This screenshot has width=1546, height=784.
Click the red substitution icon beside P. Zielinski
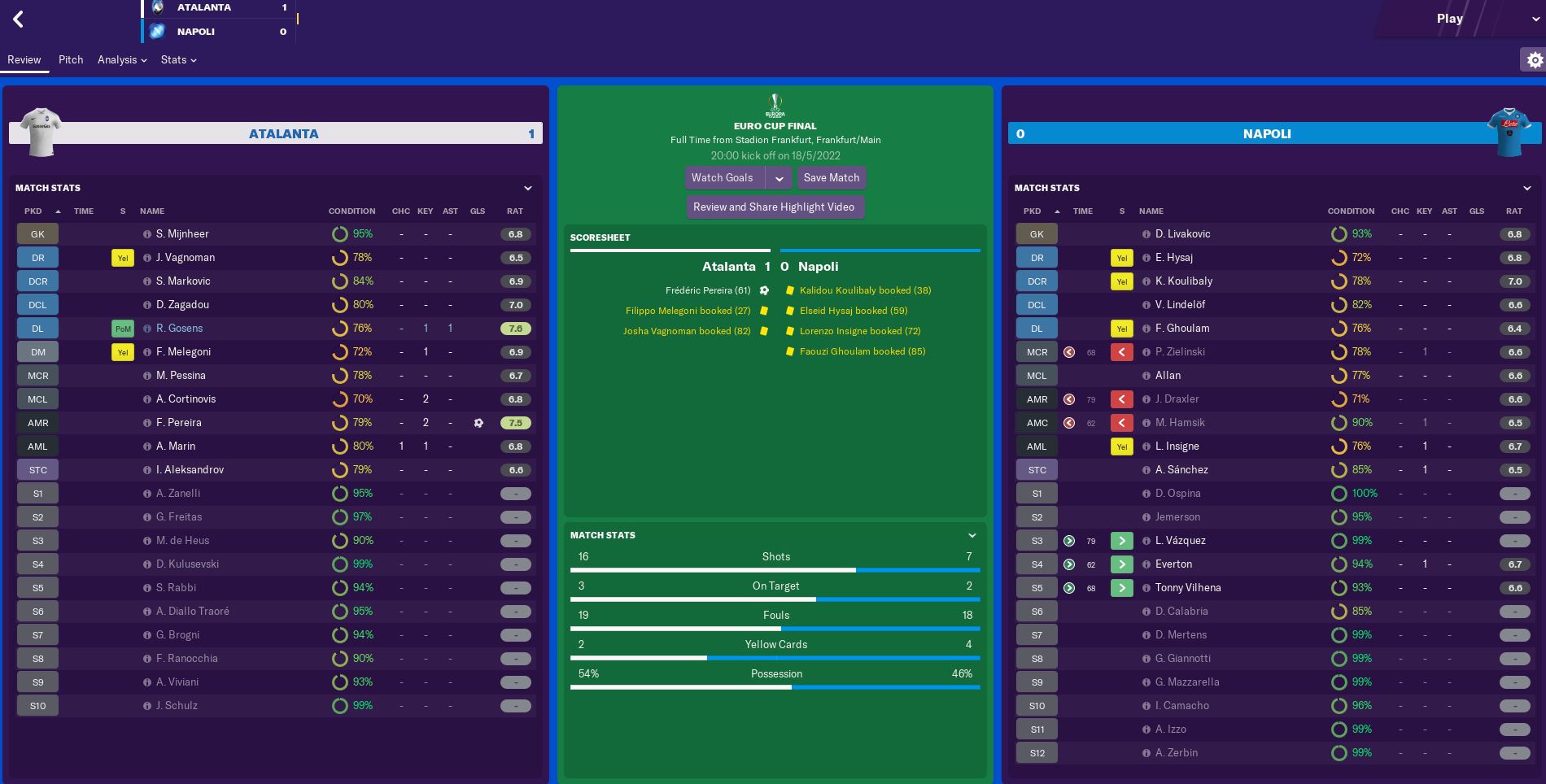pyautogui.click(x=1122, y=351)
